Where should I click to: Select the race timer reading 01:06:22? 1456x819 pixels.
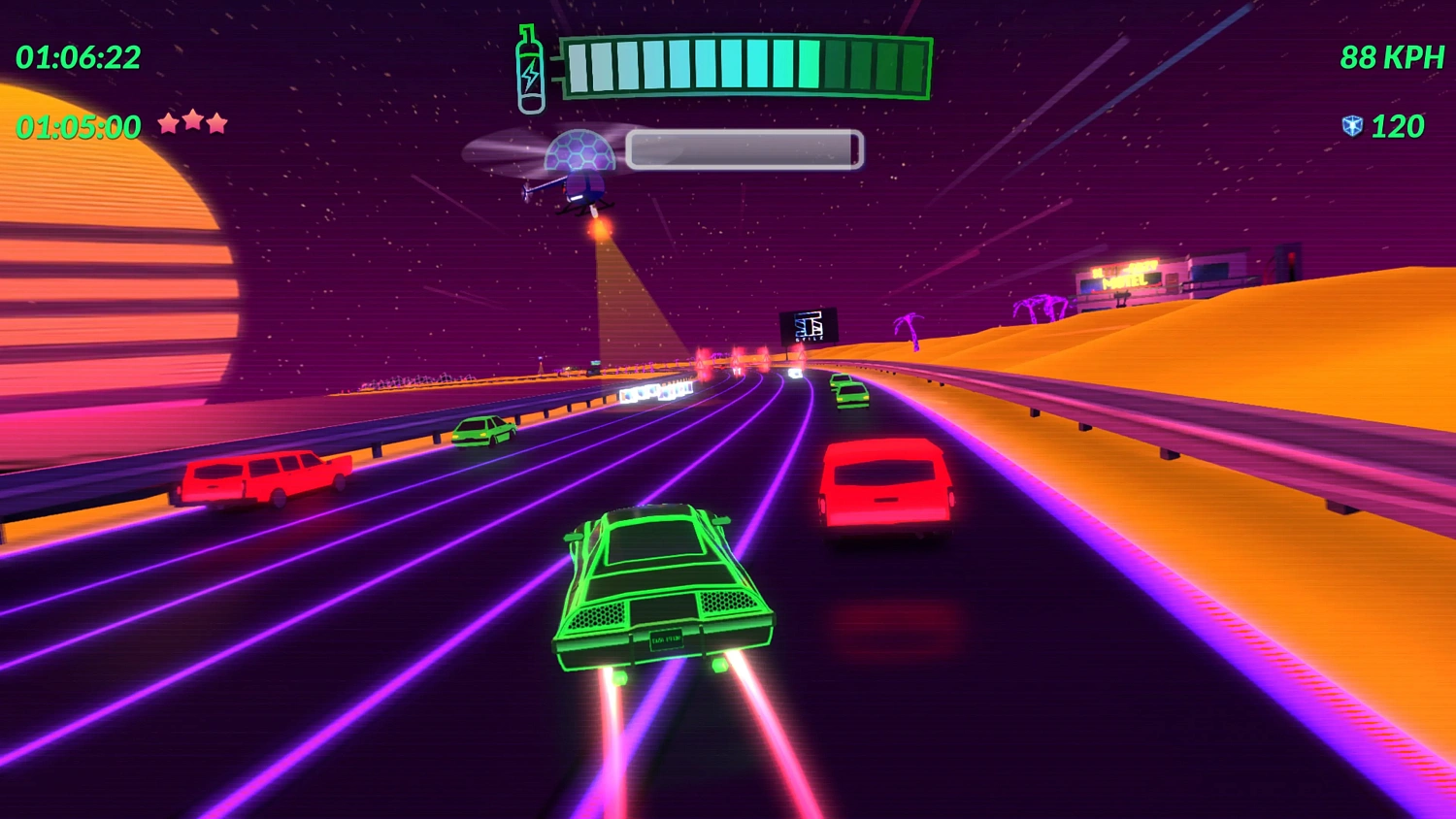(78, 58)
